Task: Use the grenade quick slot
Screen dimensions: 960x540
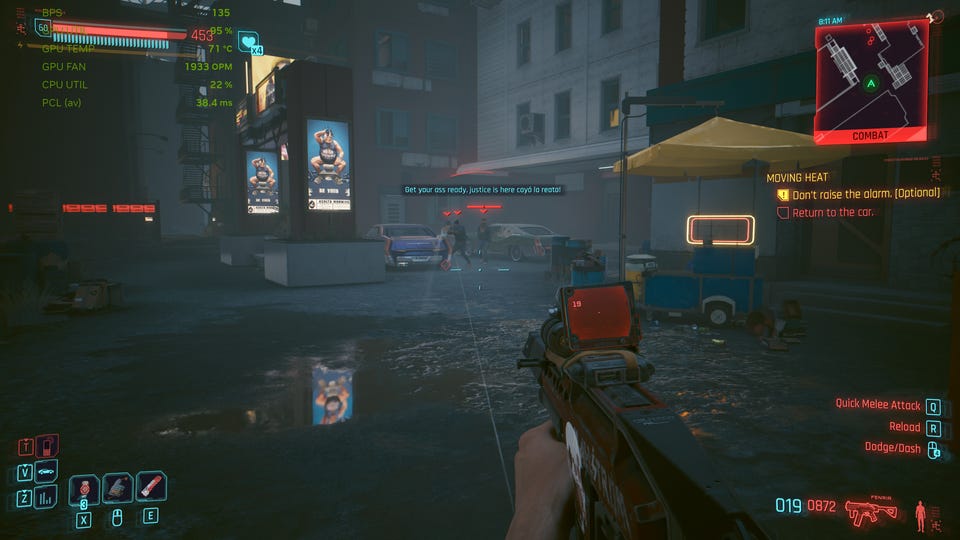Action: click(84, 489)
